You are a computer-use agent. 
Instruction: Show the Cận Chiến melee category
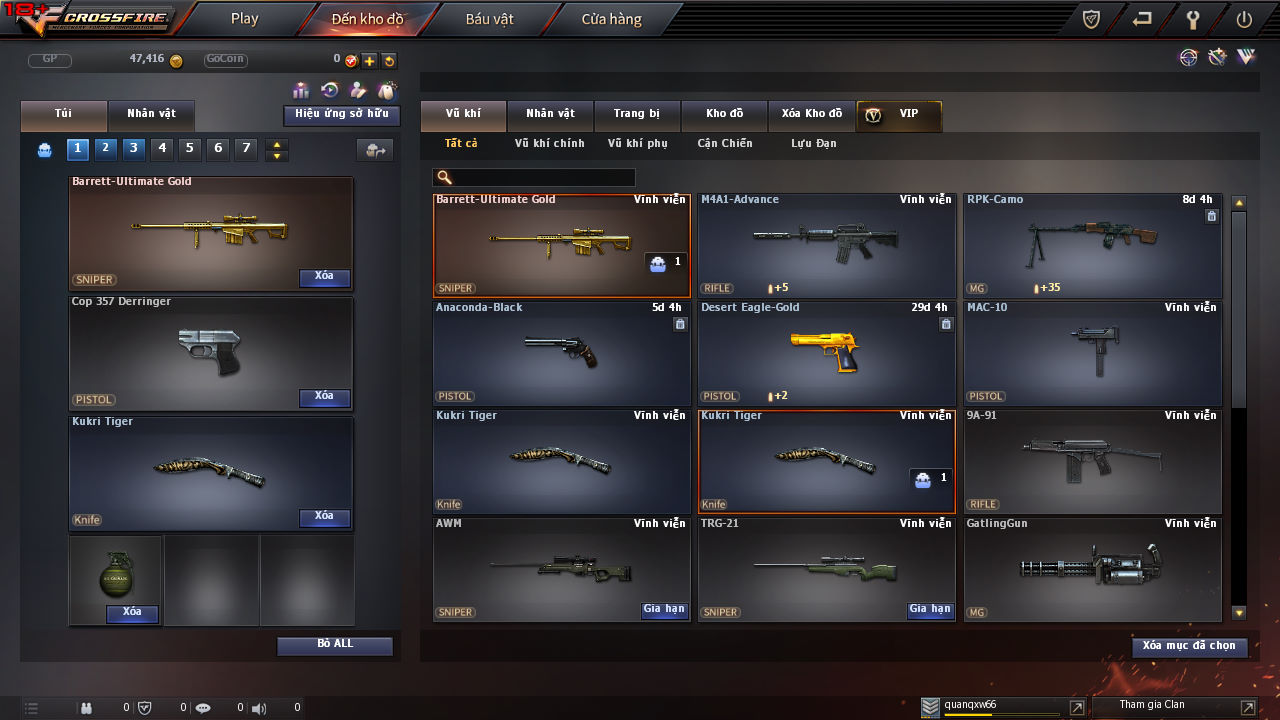tap(724, 144)
